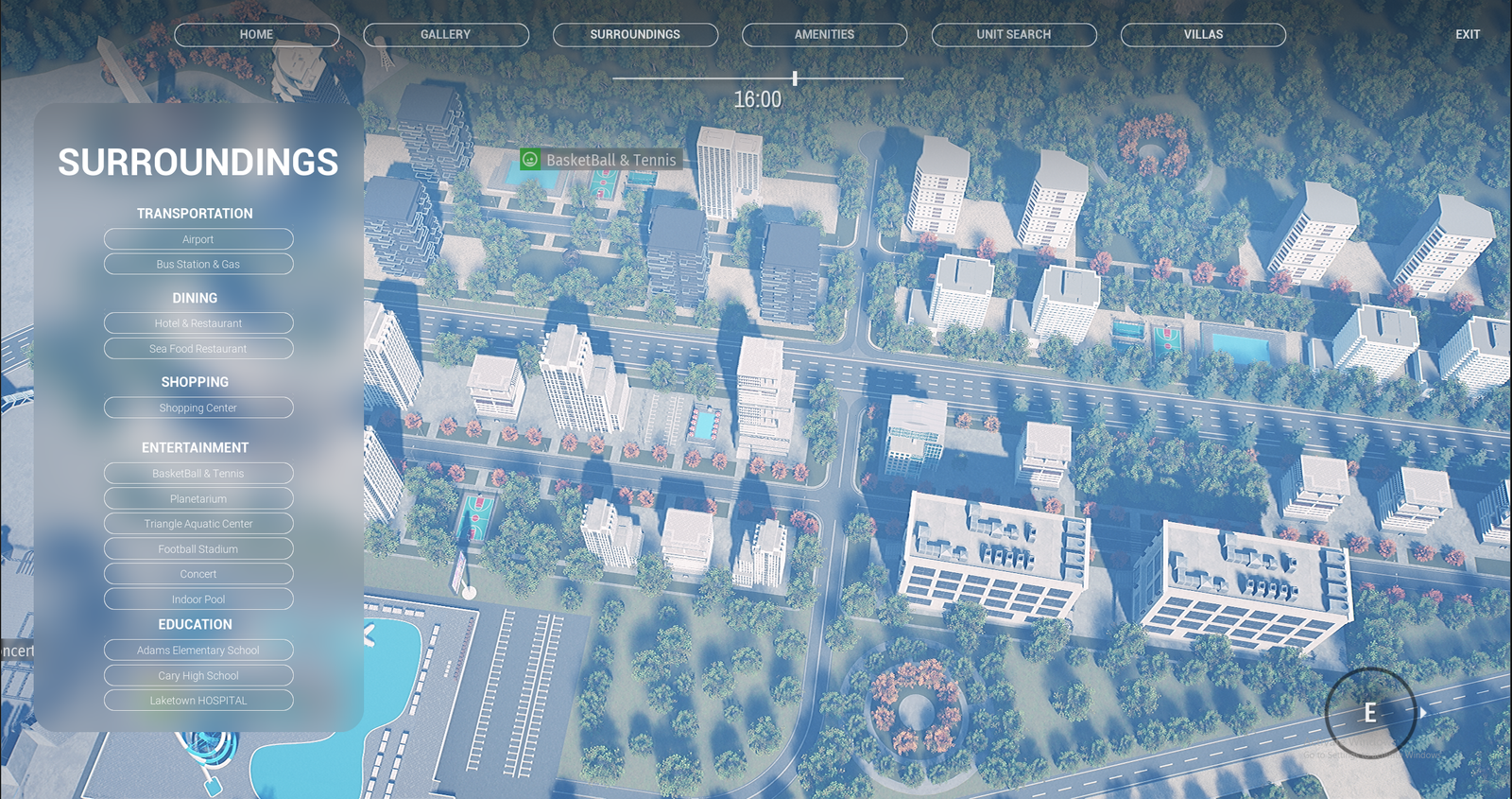Choose Sea Food Restaurant
1512x799 pixels.
click(x=198, y=349)
